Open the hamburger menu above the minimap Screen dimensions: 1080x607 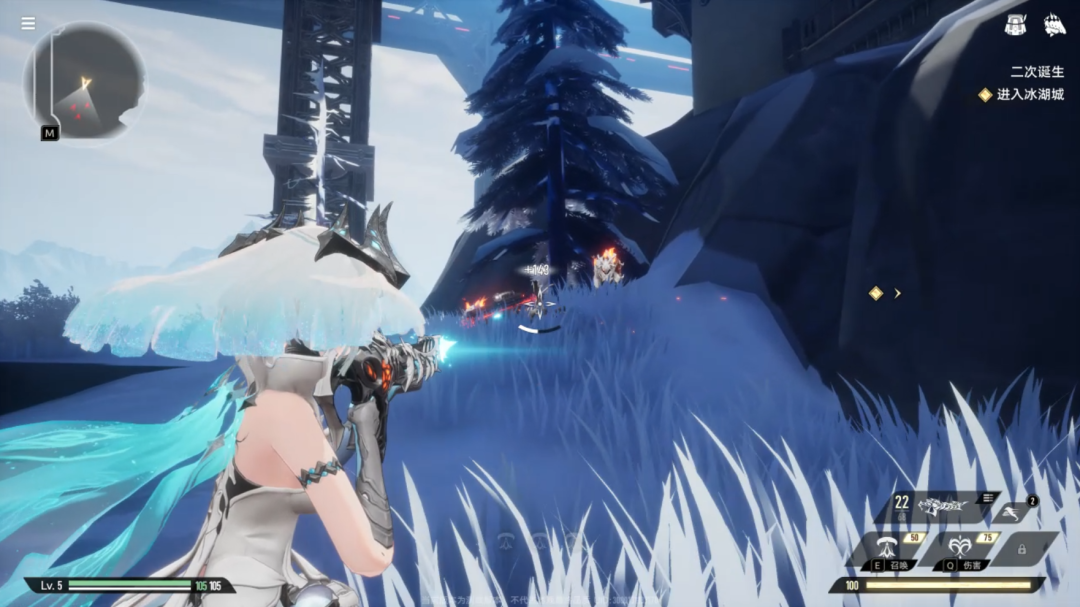pos(28,24)
